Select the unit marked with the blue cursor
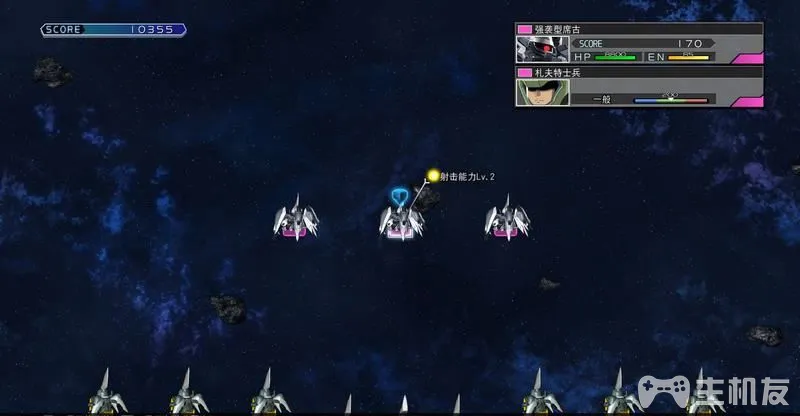Image resolution: width=800 pixels, height=416 pixels. (399, 220)
